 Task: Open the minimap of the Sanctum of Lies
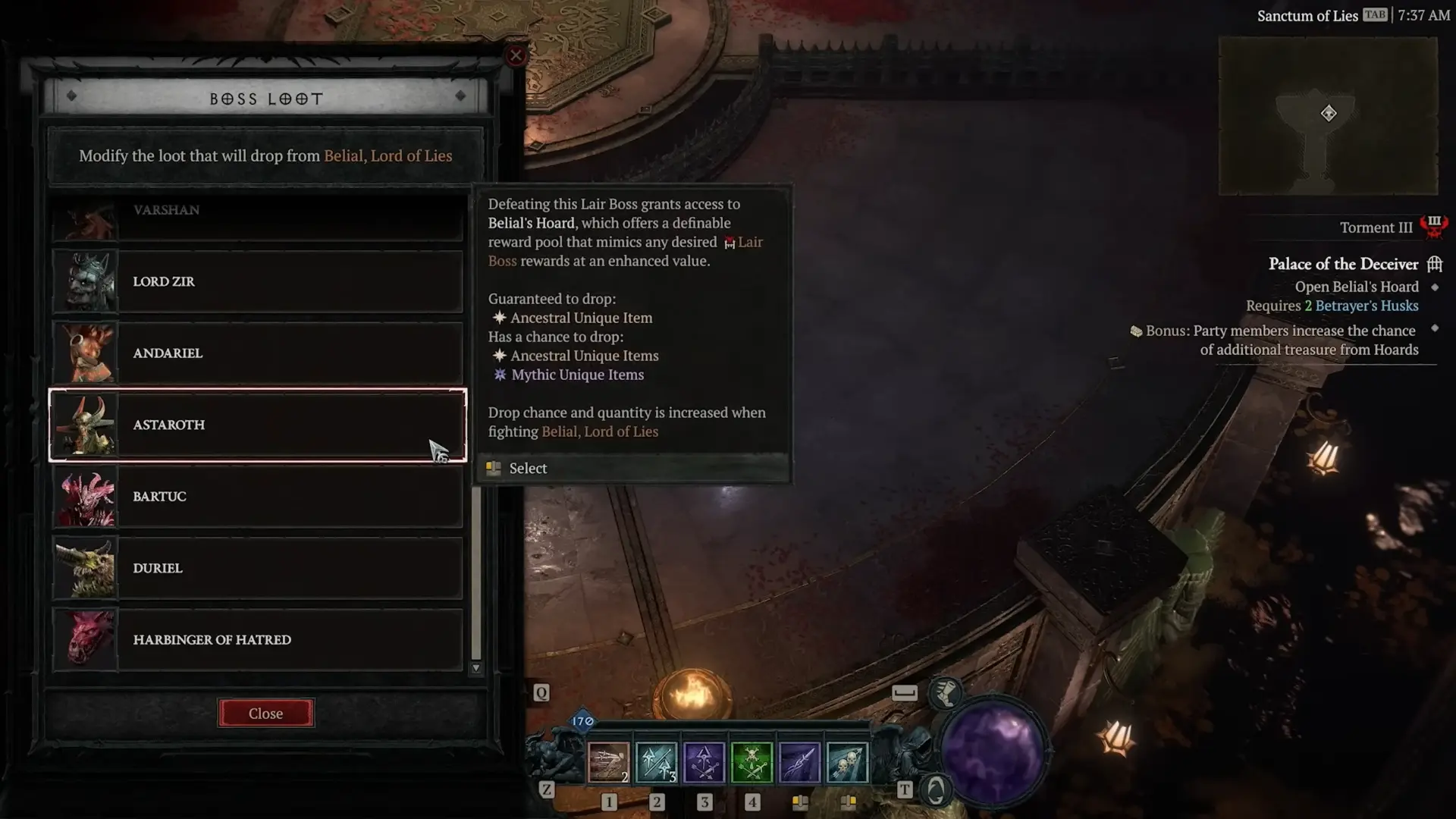1328,115
